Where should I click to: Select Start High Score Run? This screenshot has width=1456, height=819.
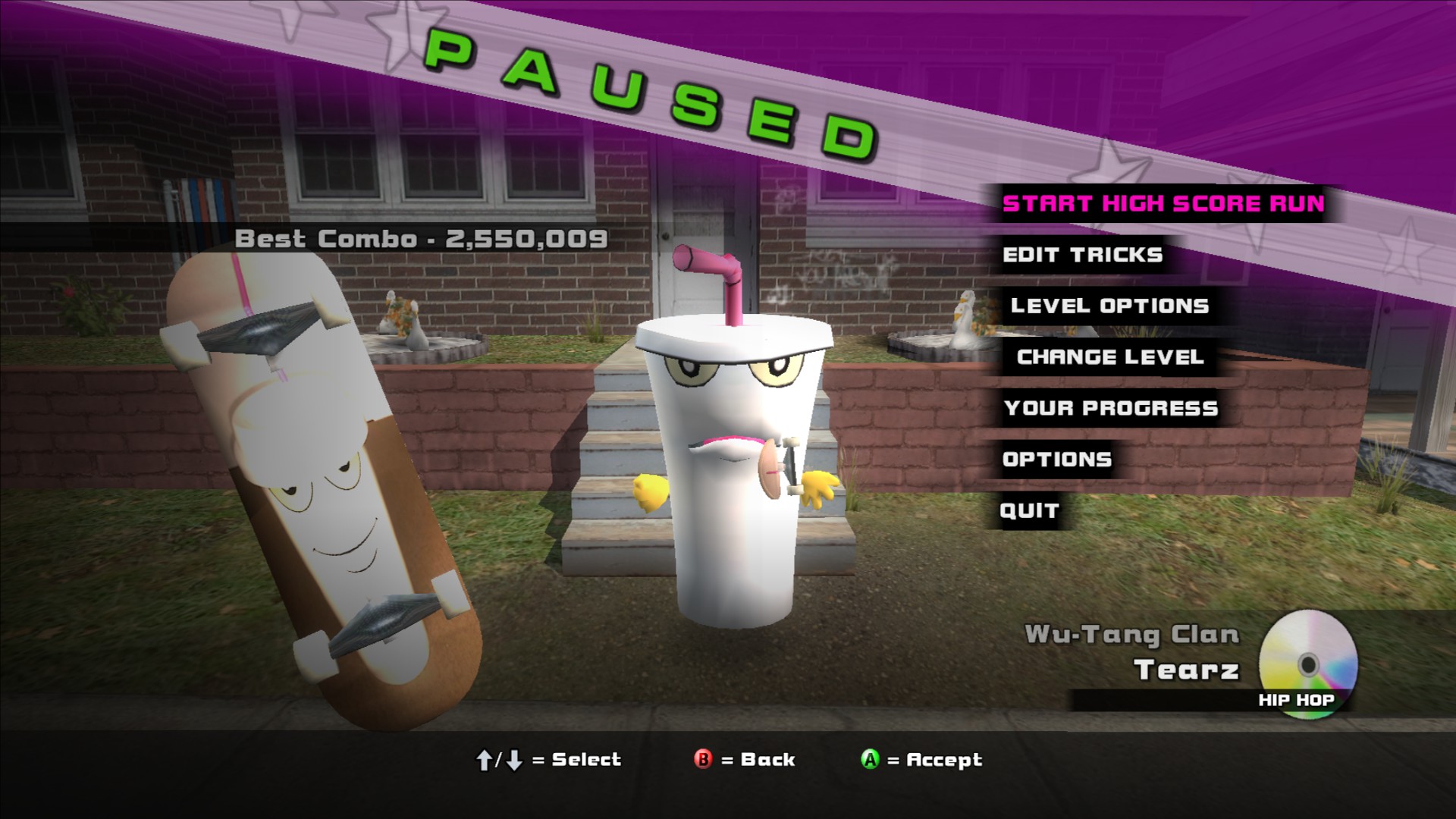pyautogui.click(x=1163, y=204)
